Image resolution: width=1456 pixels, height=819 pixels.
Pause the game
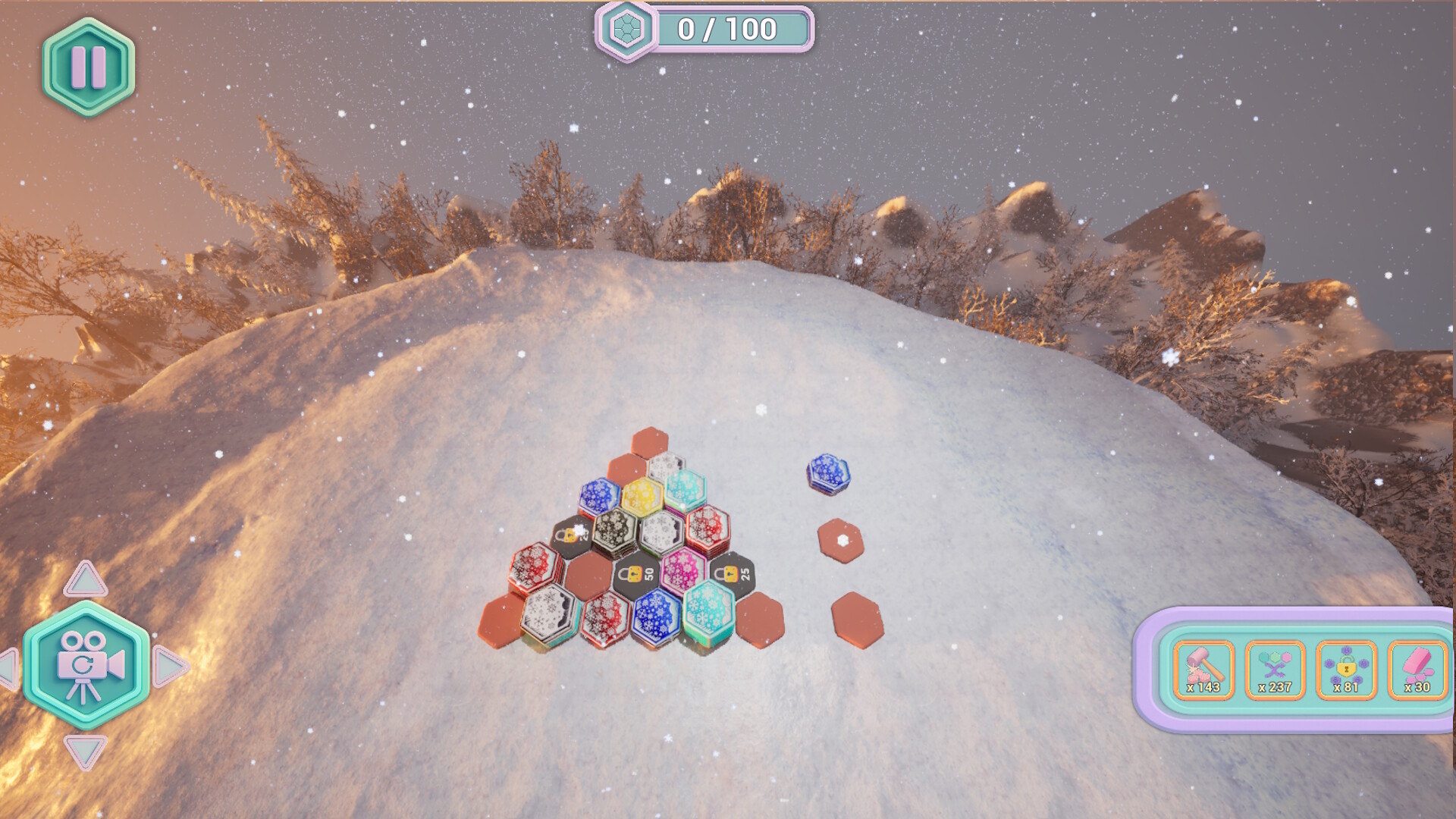tap(87, 68)
